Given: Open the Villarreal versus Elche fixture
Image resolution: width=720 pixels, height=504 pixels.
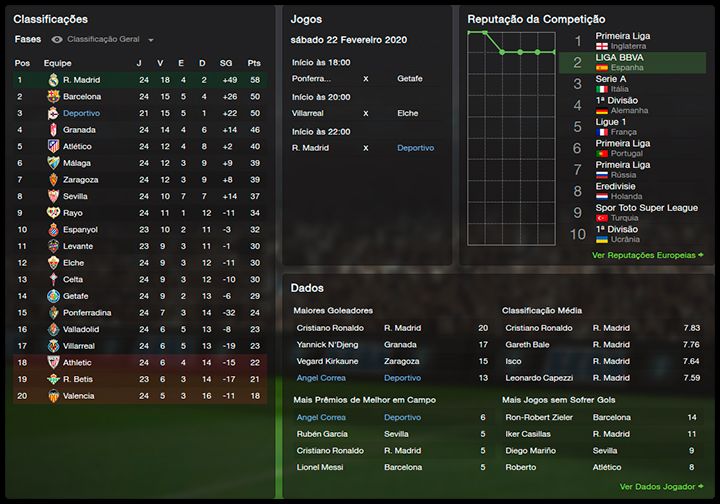Looking at the screenshot, I should tap(365, 113).
